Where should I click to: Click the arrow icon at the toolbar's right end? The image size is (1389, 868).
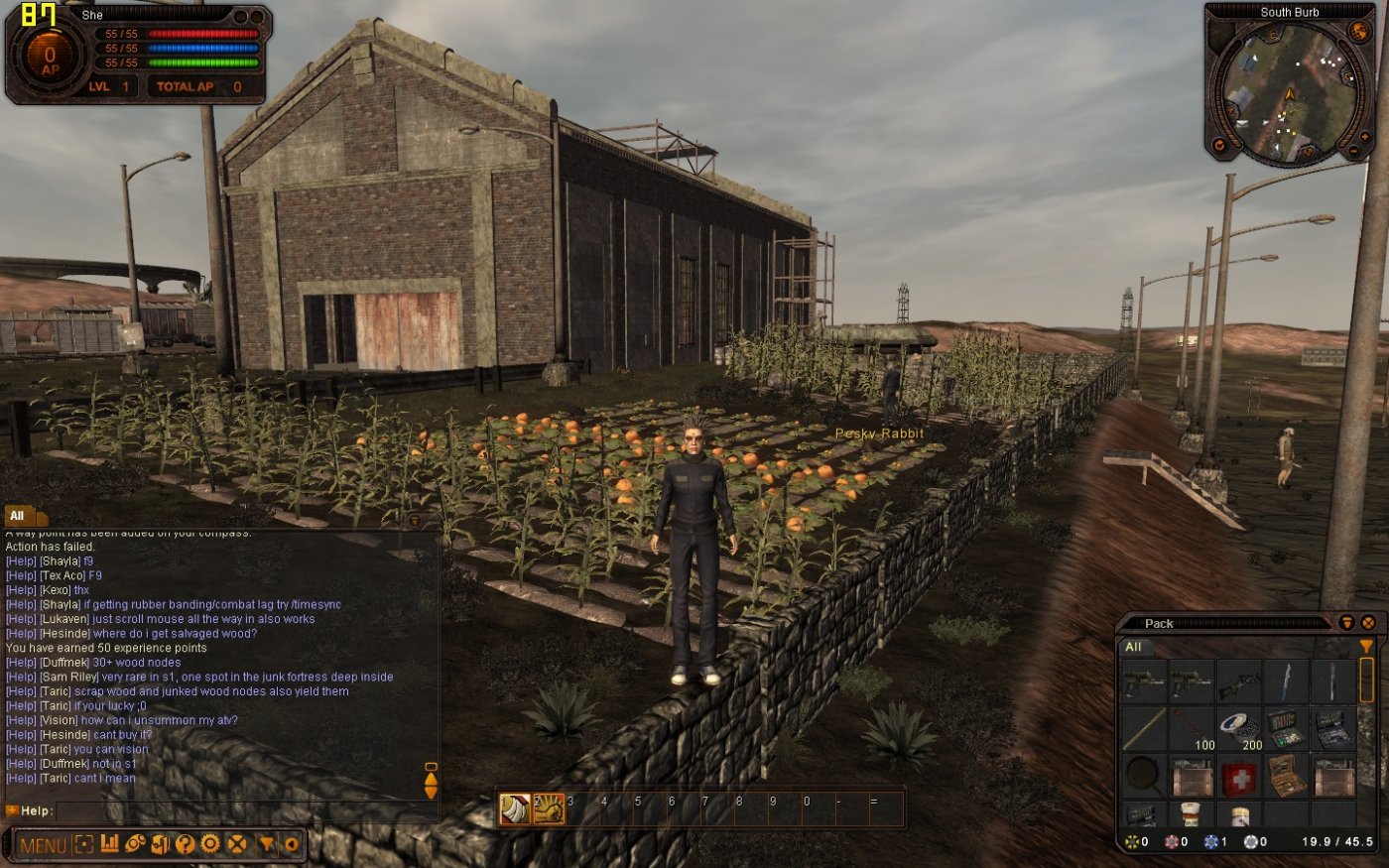(292, 844)
